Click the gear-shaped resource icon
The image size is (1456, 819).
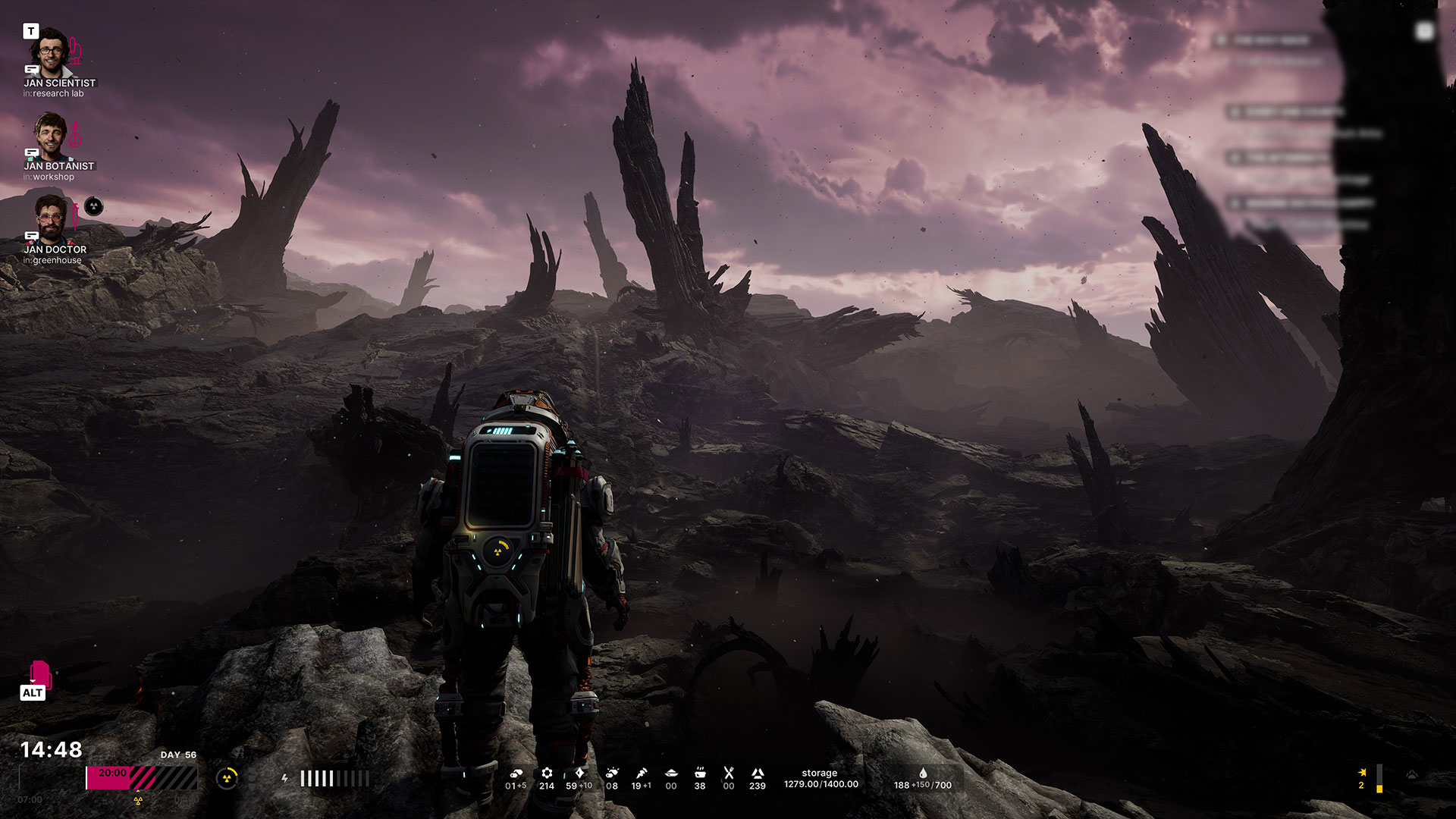click(547, 773)
